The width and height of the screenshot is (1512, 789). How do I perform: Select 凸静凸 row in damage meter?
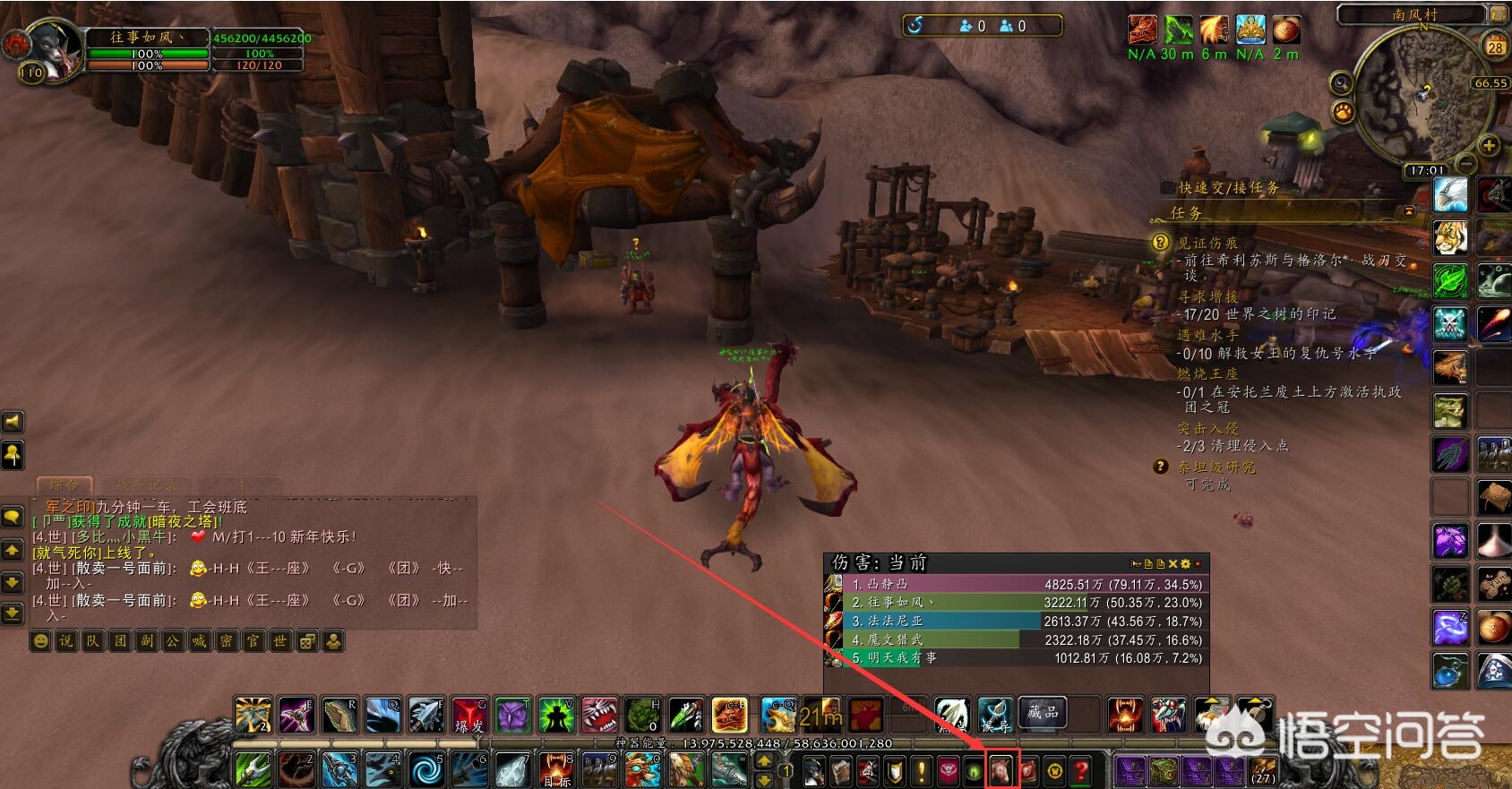click(x=1017, y=584)
